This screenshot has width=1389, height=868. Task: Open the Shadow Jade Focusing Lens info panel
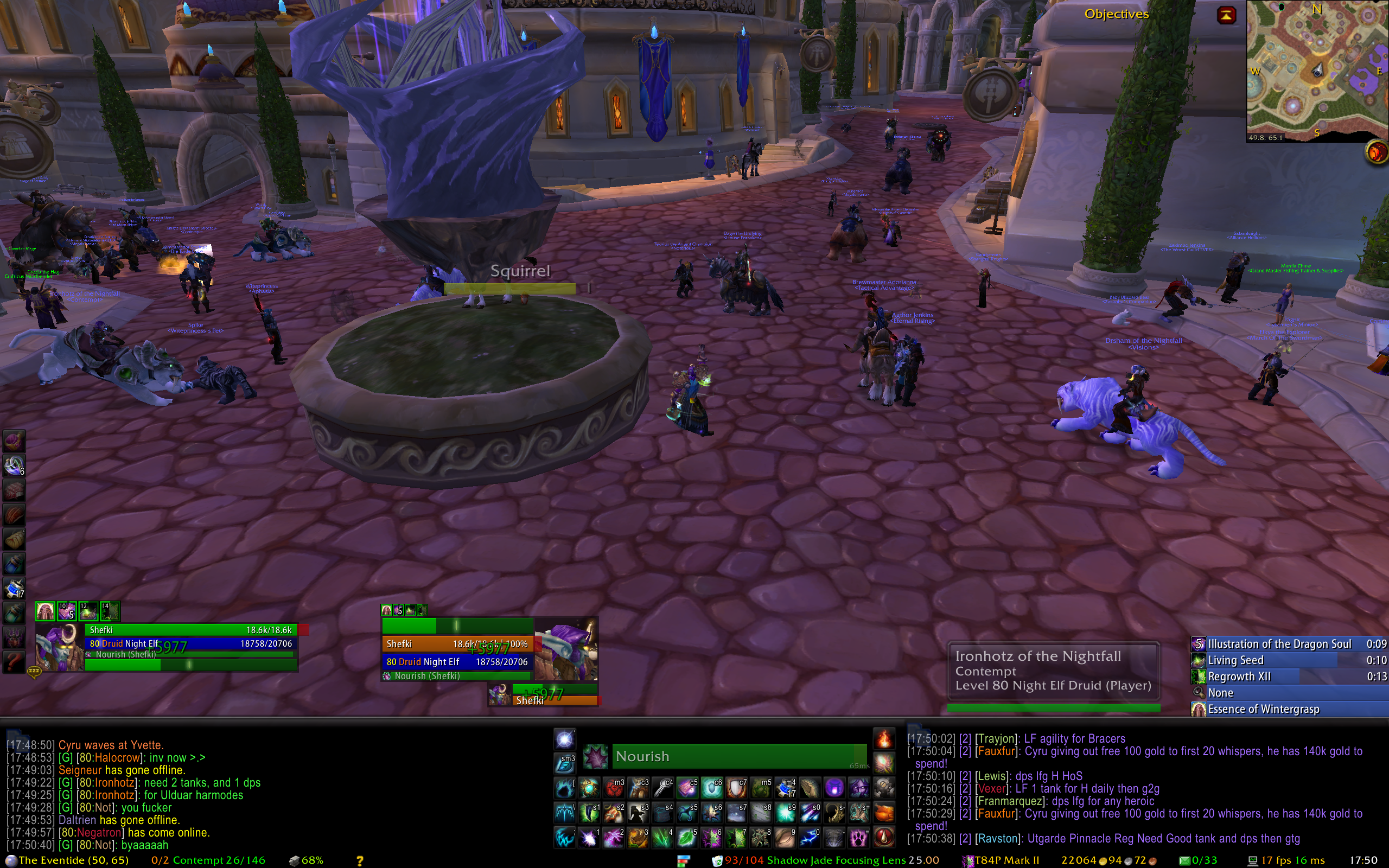click(x=826, y=860)
